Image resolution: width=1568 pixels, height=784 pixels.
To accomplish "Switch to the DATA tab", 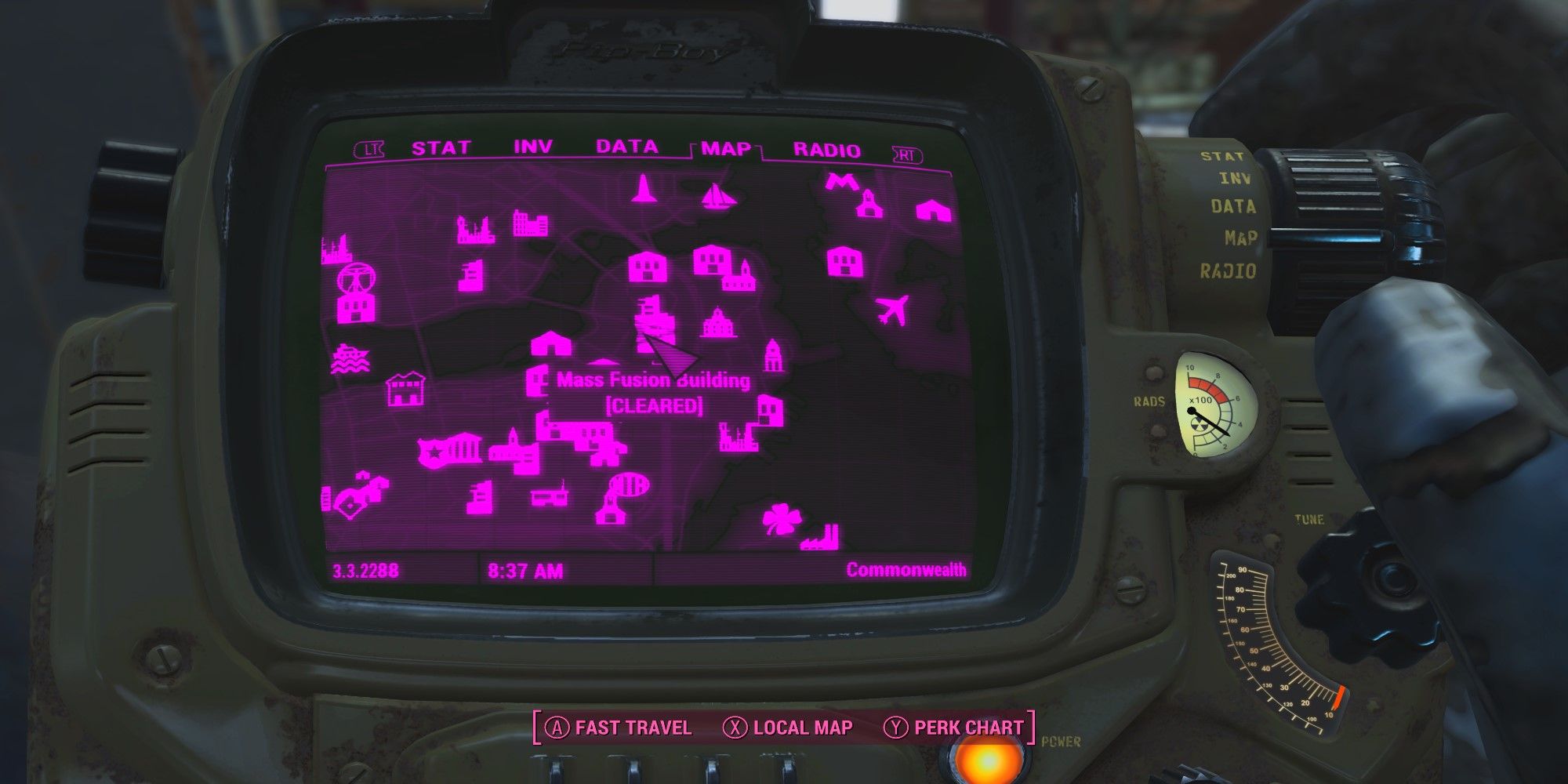I will (626, 147).
